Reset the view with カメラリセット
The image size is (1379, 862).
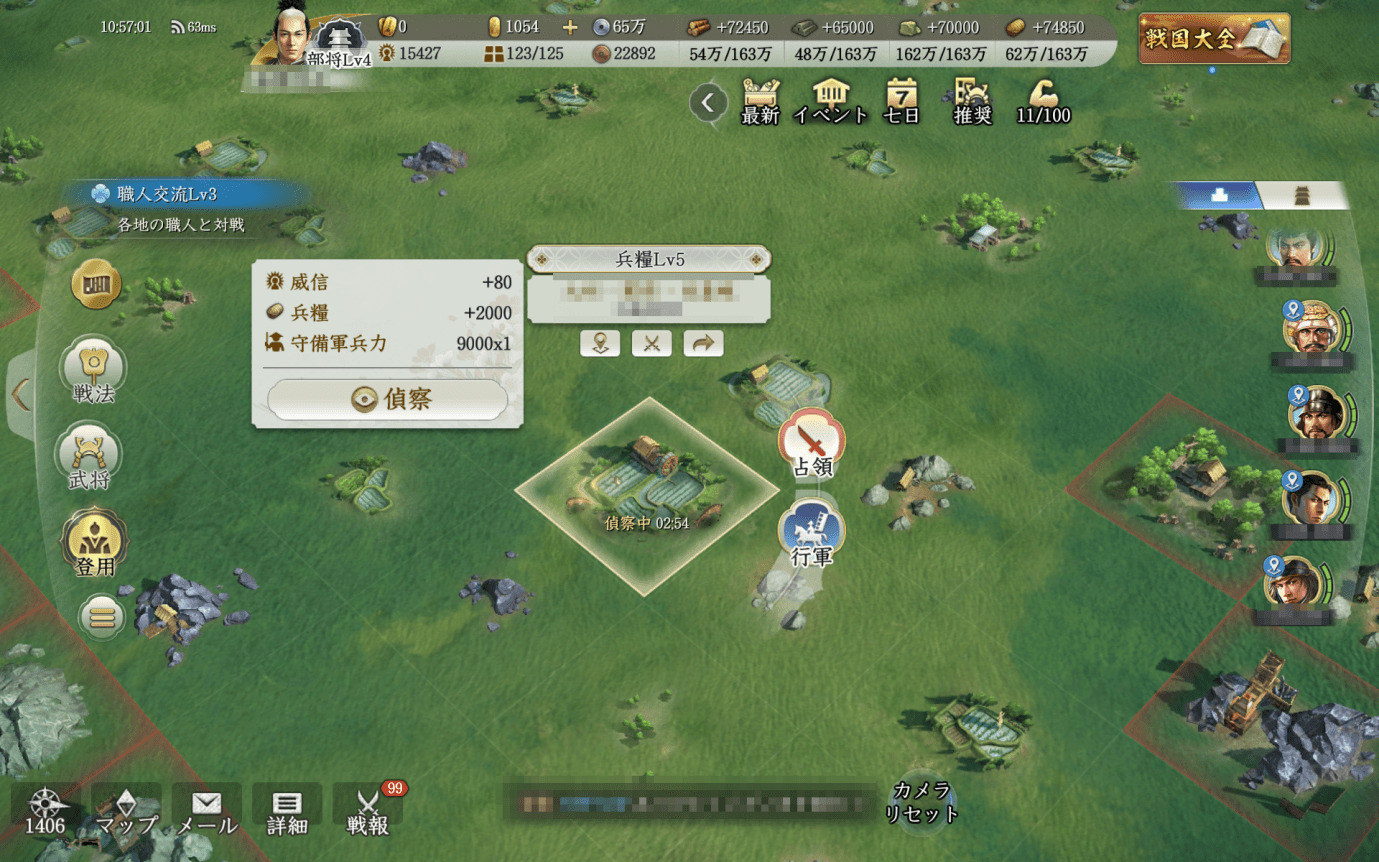(921, 802)
